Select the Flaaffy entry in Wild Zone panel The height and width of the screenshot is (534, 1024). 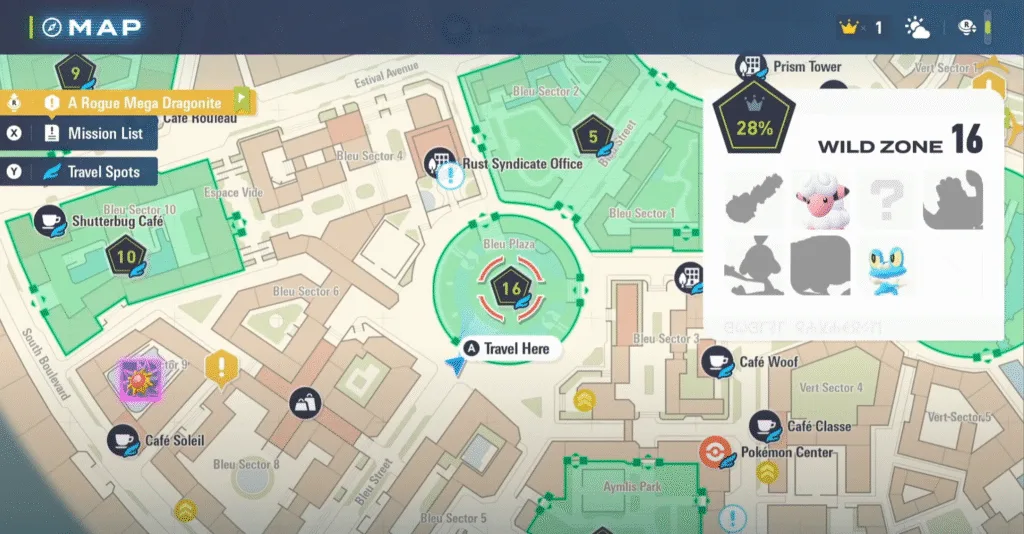pyautogui.click(x=819, y=200)
